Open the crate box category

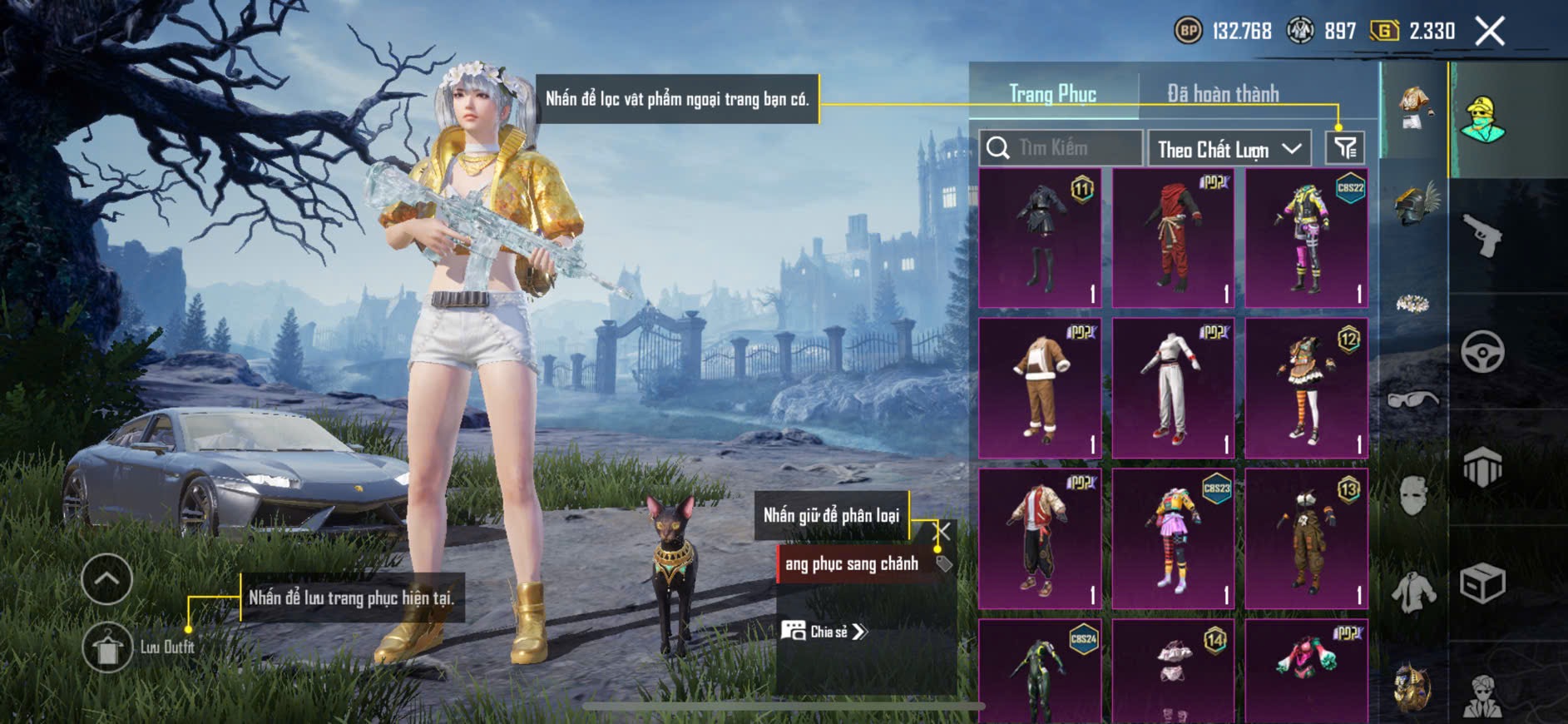point(1483,583)
